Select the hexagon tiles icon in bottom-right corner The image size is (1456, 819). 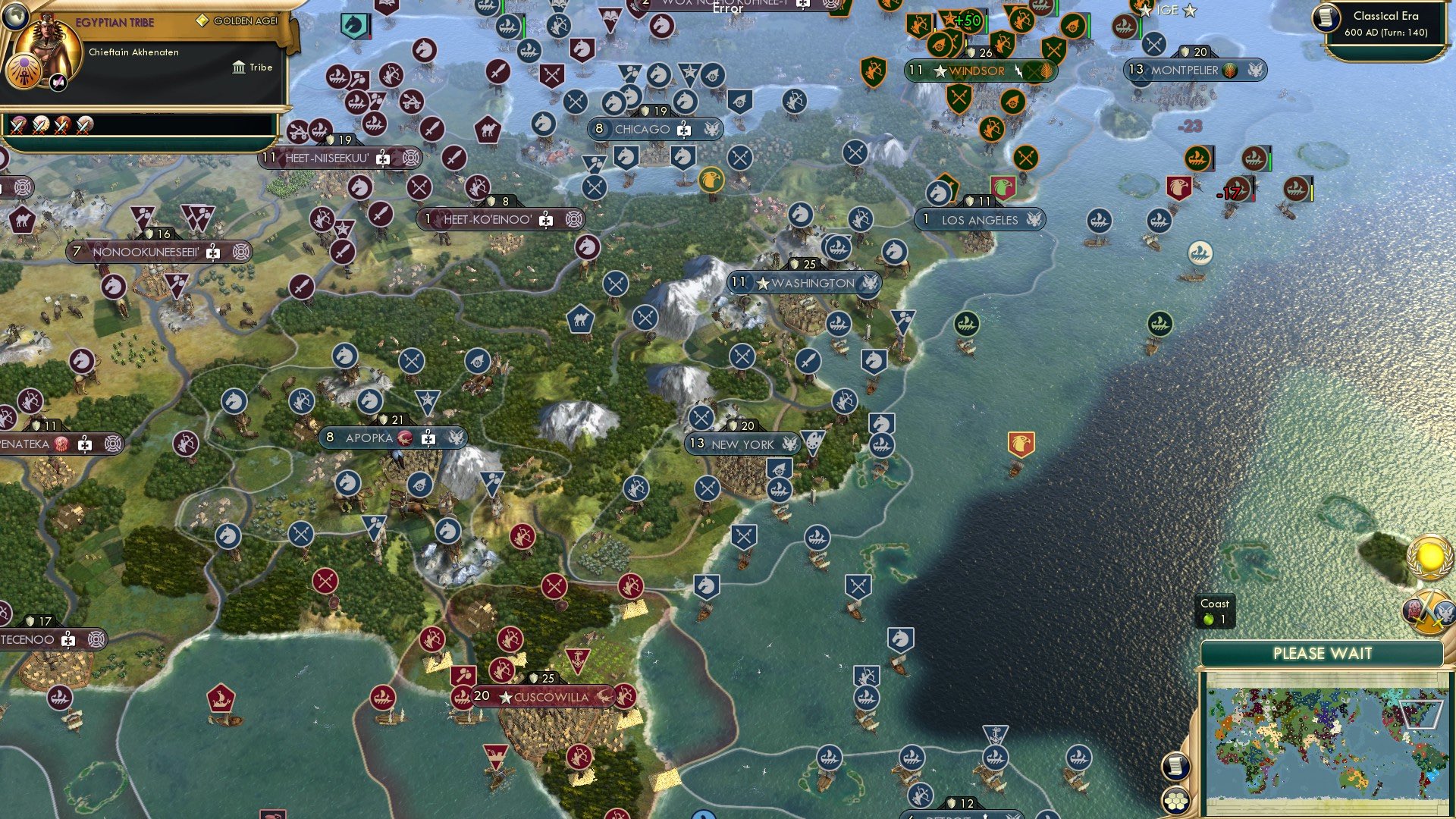point(1176,799)
